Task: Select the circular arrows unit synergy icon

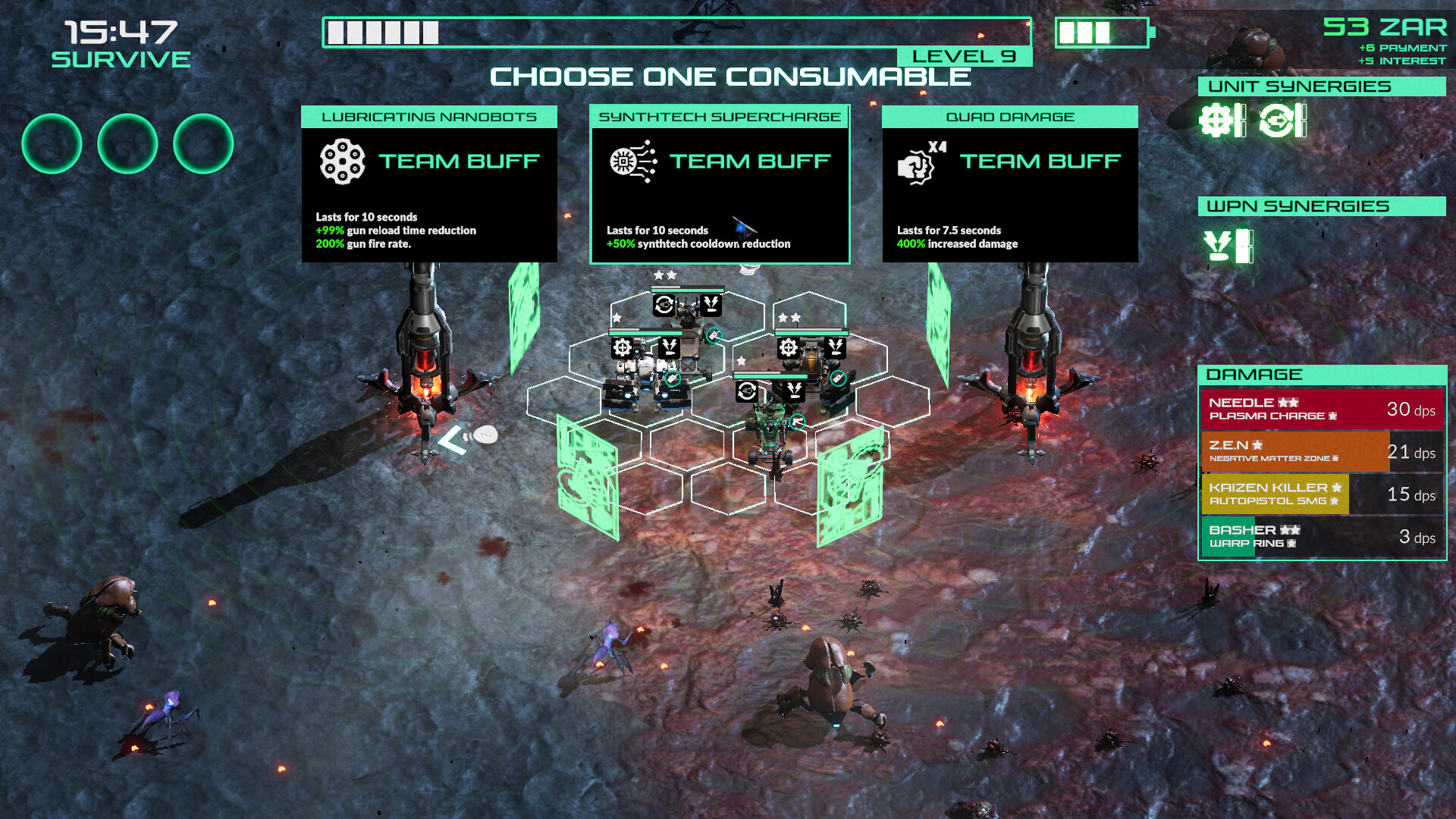Action: pyautogui.click(x=1277, y=120)
